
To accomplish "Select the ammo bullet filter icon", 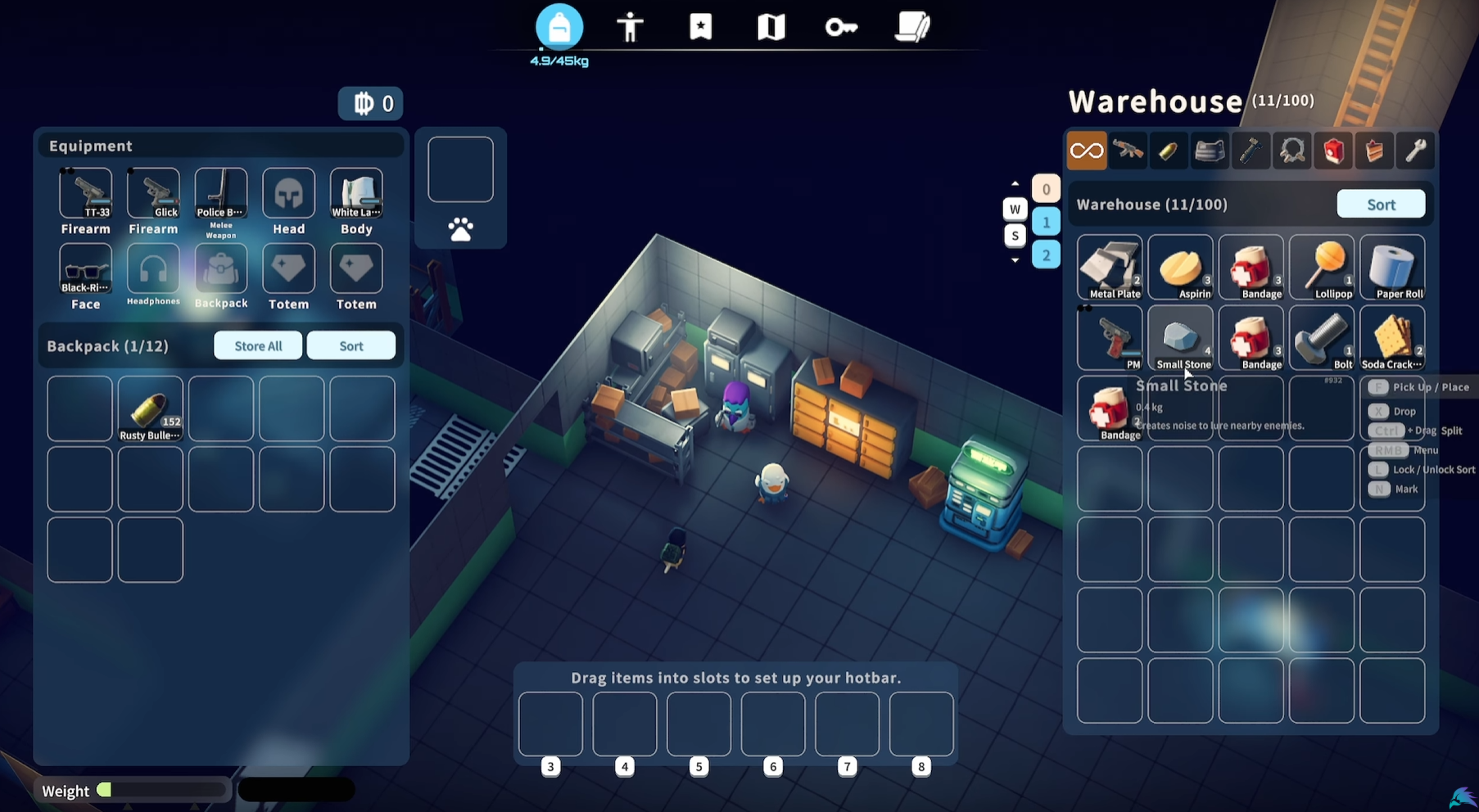I will point(1169,151).
